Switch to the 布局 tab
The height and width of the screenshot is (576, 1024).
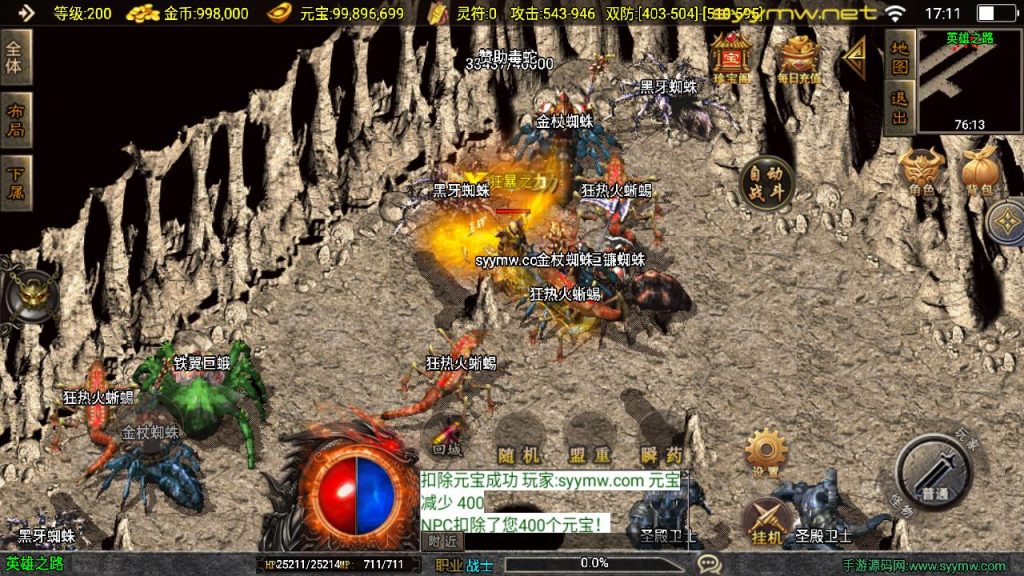pyautogui.click(x=16, y=120)
